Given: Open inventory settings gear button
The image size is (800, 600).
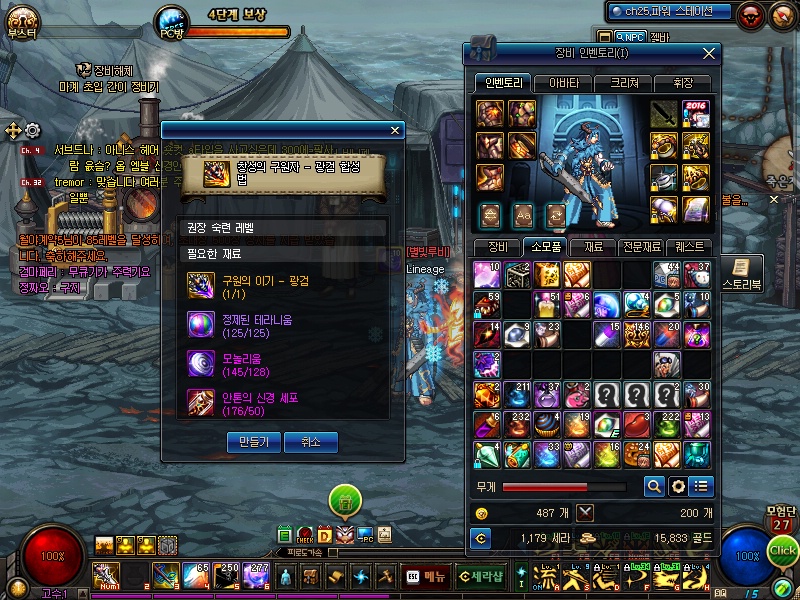Looking at the screenshot, I should (678, 487).
